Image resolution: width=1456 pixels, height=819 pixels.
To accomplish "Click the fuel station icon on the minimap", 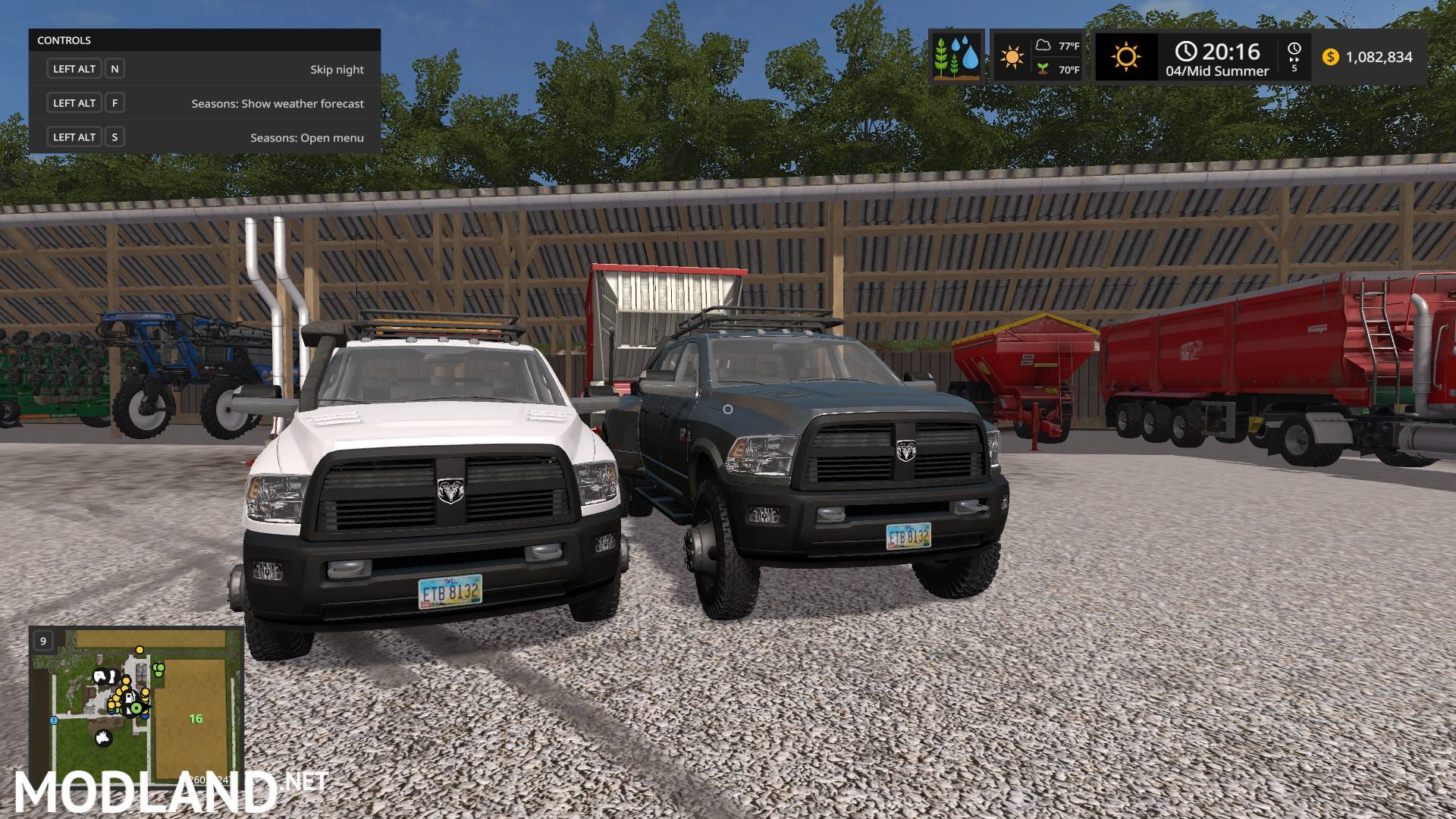I will pos(129,698).
